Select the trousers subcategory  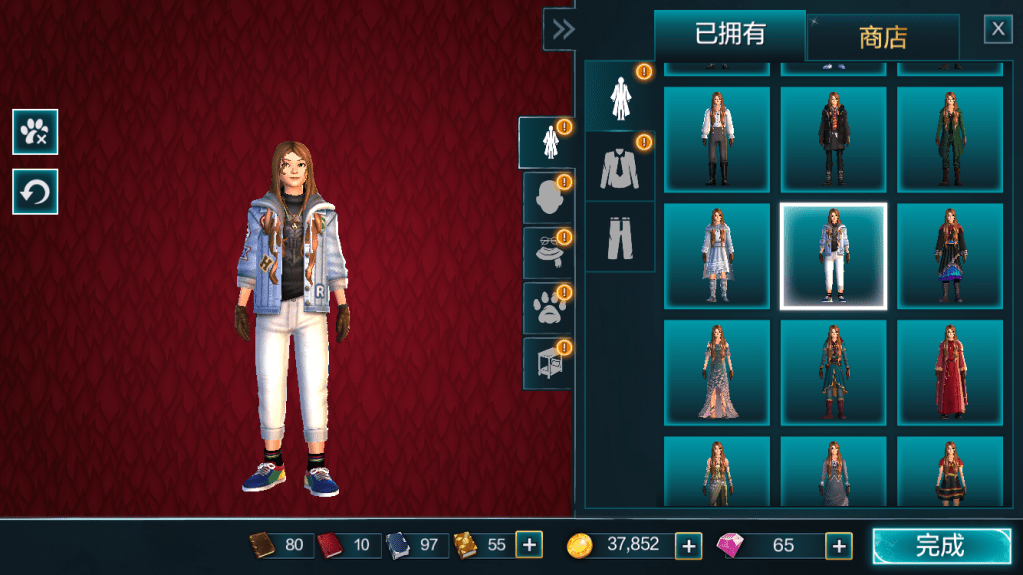[x=619, y=236]
